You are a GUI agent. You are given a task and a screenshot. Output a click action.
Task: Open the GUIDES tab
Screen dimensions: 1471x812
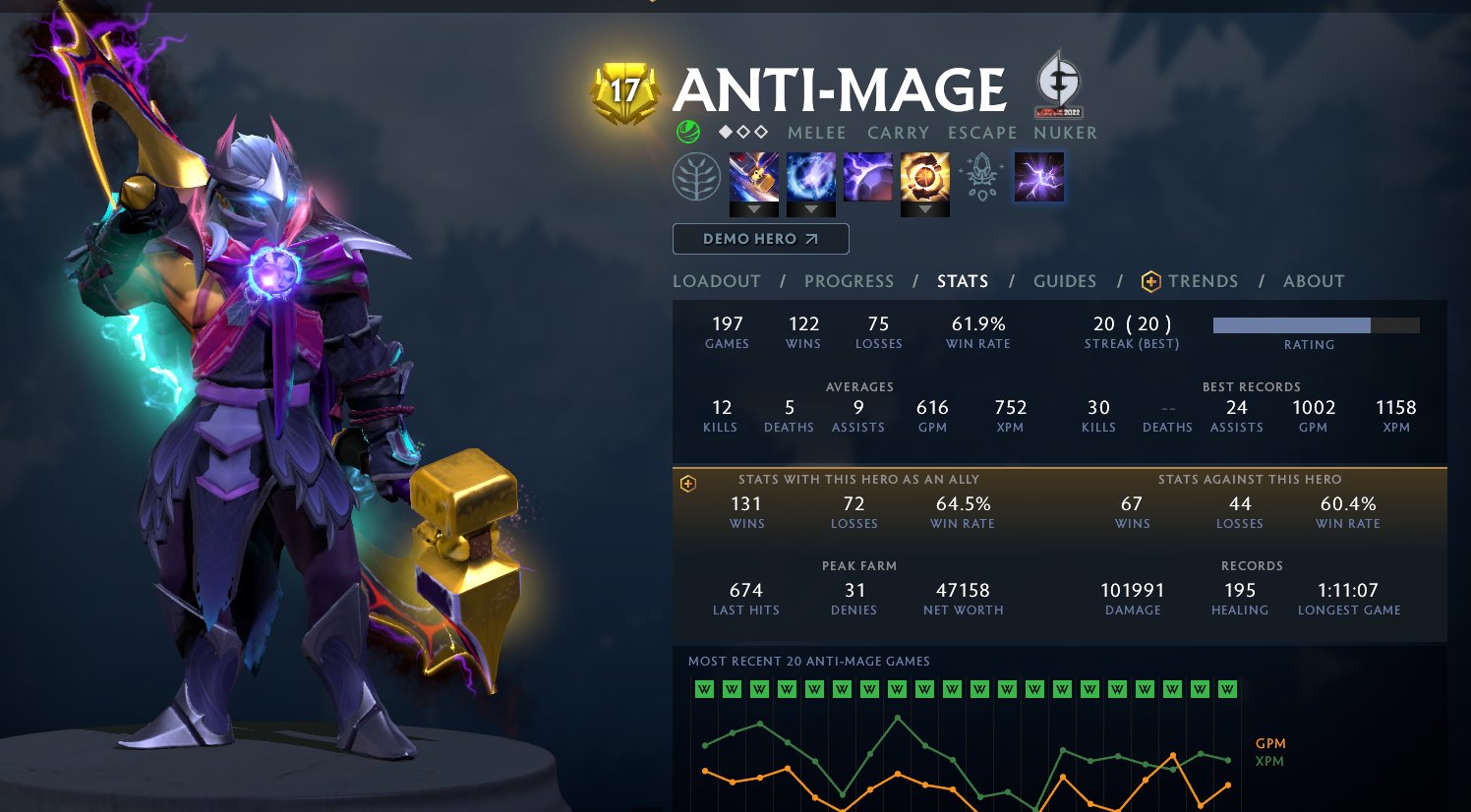point(1065,281)
